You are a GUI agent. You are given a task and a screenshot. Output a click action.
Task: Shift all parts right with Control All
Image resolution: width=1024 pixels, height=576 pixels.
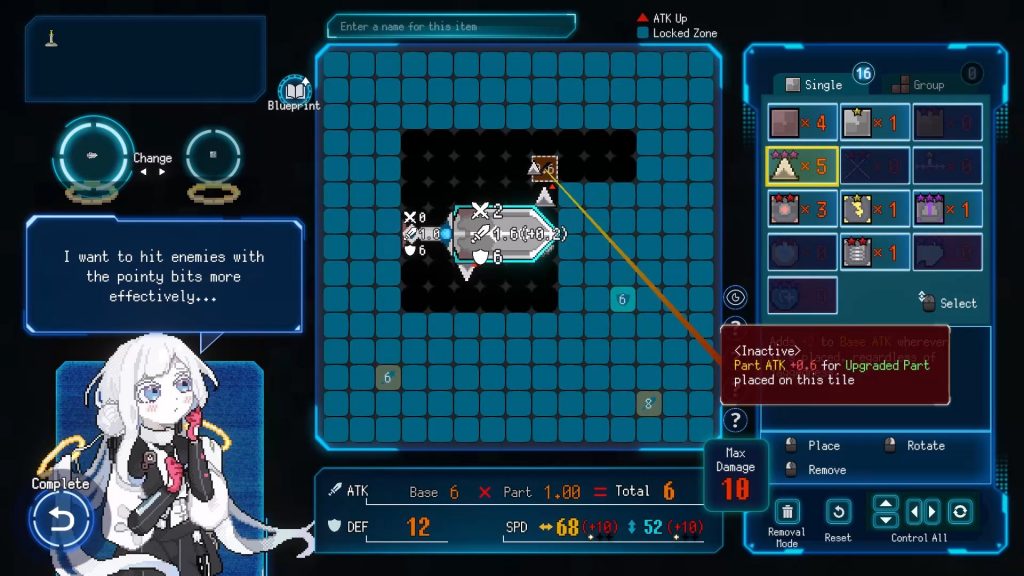tap(932, 512)
